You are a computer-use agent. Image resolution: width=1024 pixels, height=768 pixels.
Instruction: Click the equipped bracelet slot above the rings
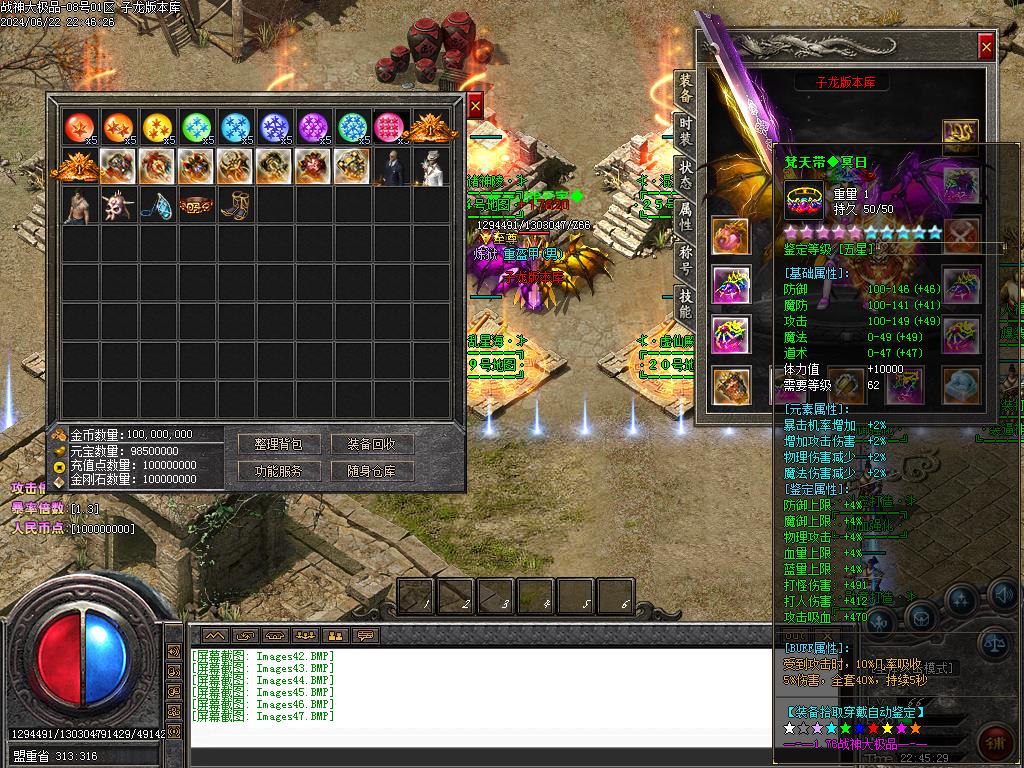point(731,236)
